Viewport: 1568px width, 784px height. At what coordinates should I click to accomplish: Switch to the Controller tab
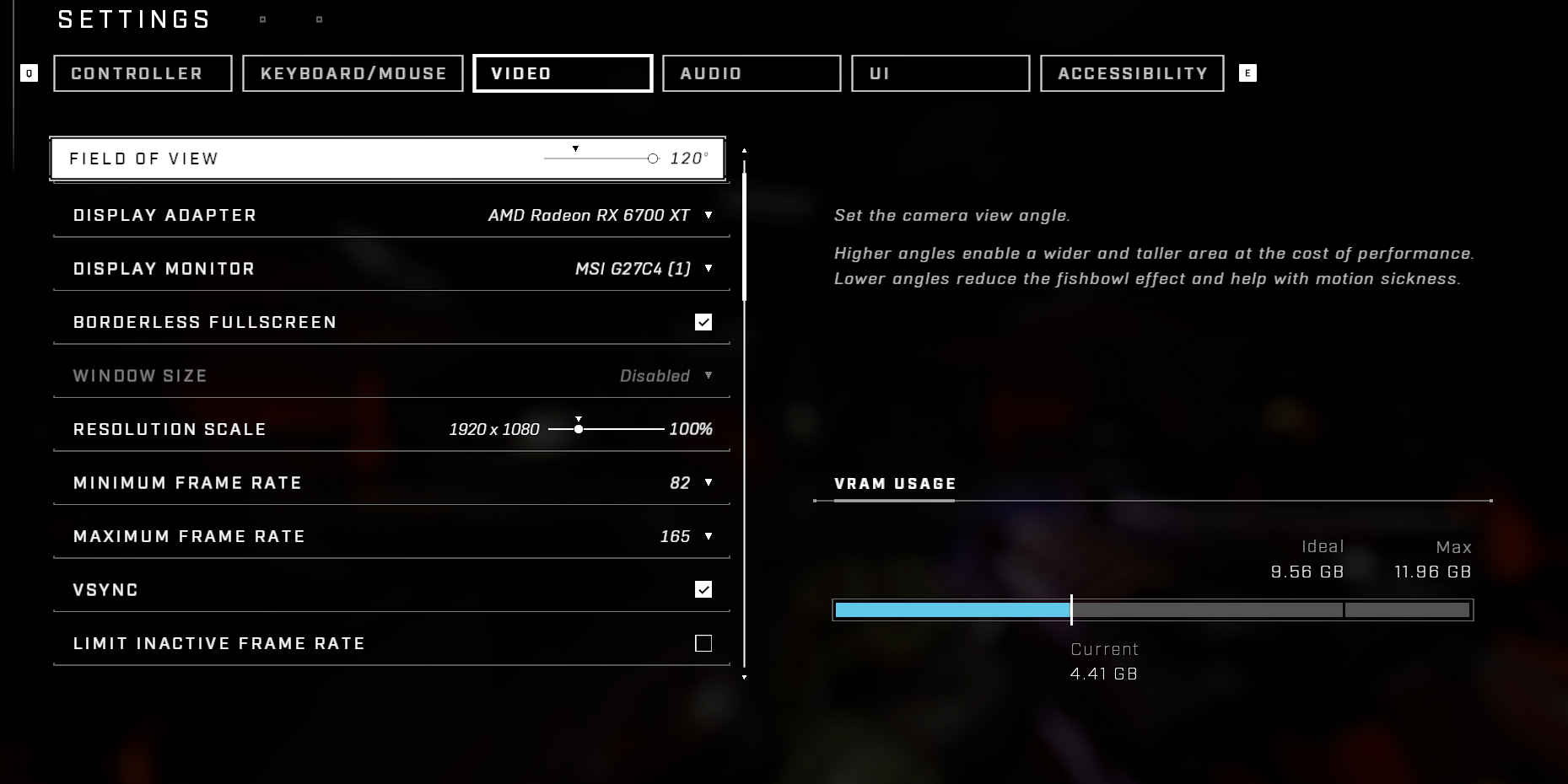(143, 73)
